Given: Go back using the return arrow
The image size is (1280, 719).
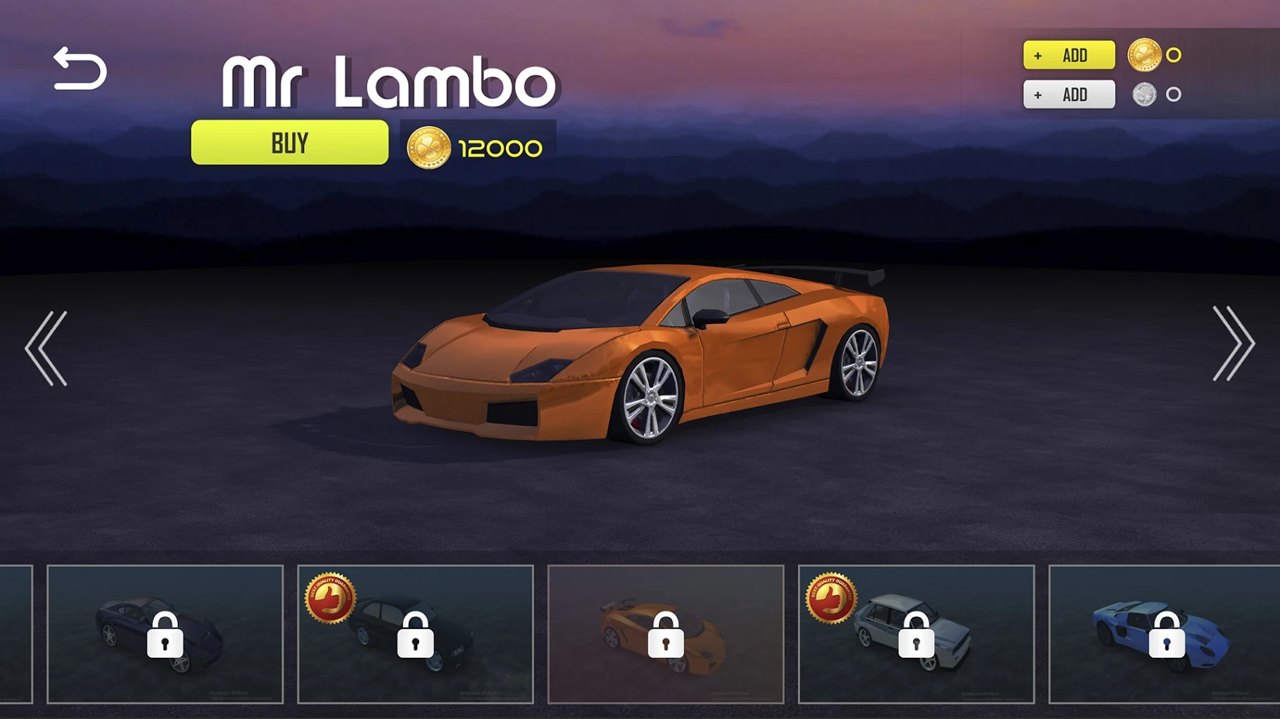Looking at the screenshot, I should pyautogui.click(x=80, y=69).
